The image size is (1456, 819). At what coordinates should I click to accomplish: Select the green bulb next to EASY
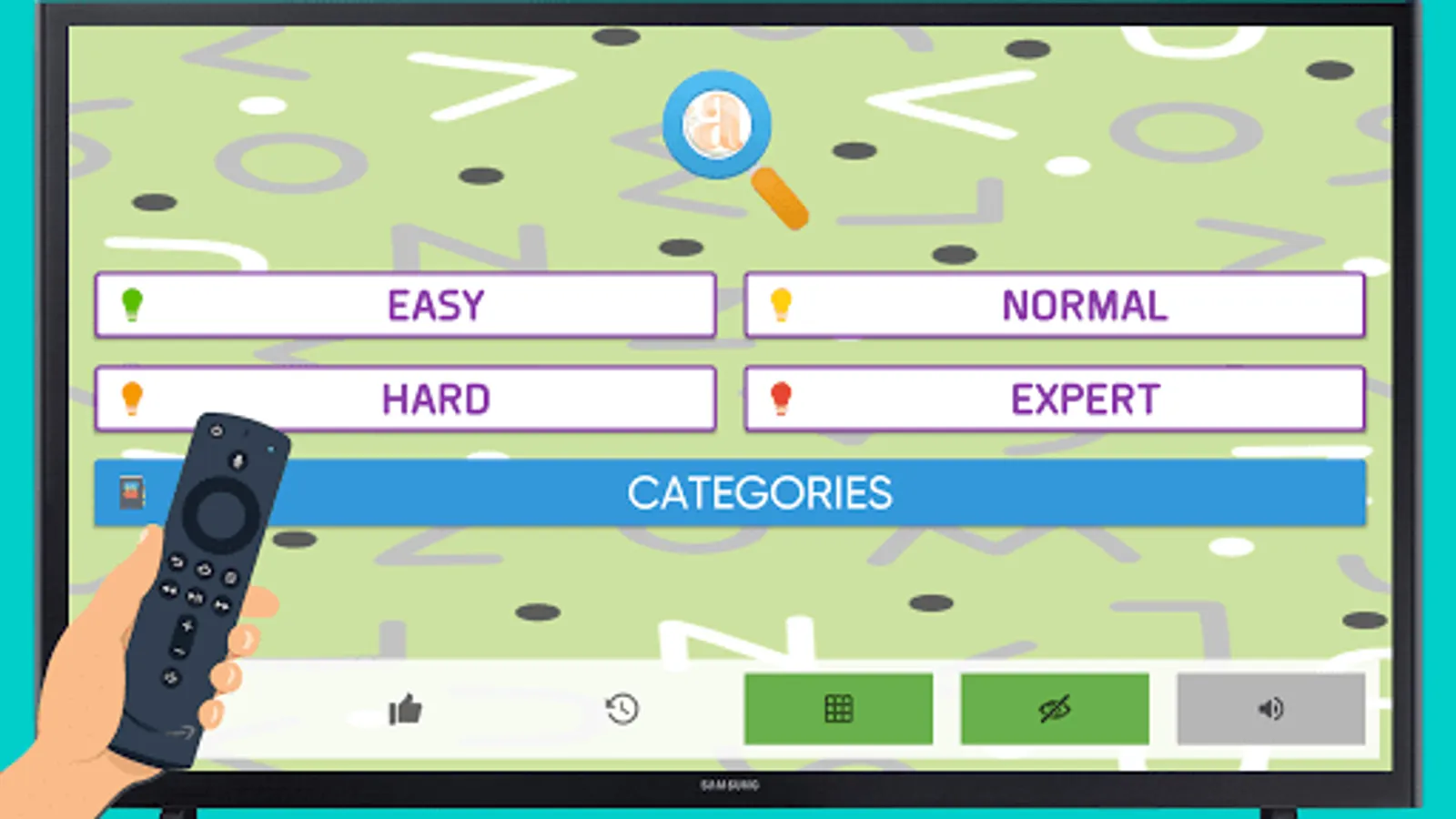tap(133, 305)
